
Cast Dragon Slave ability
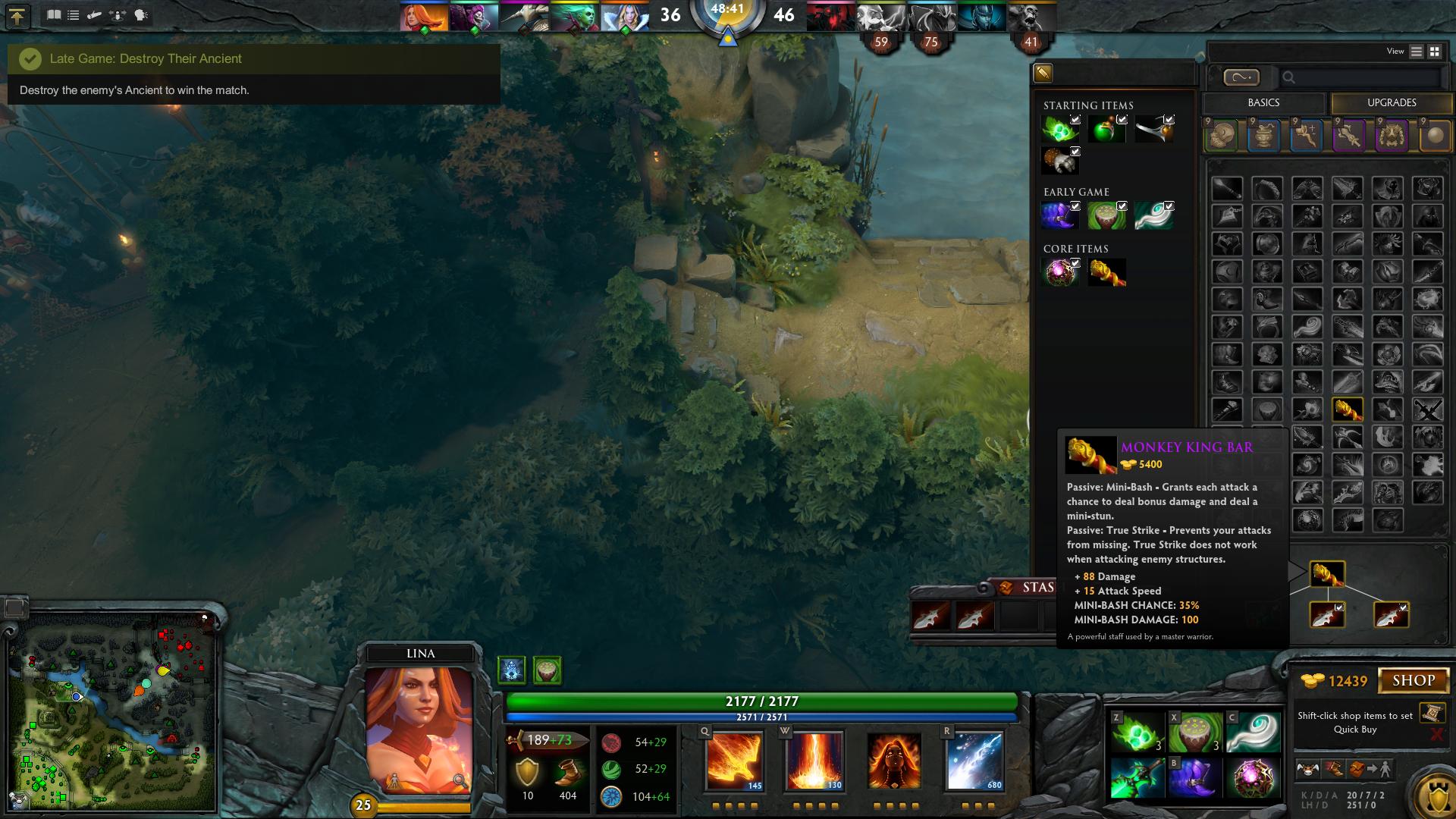pyautogui.click(x=734, y=761)
